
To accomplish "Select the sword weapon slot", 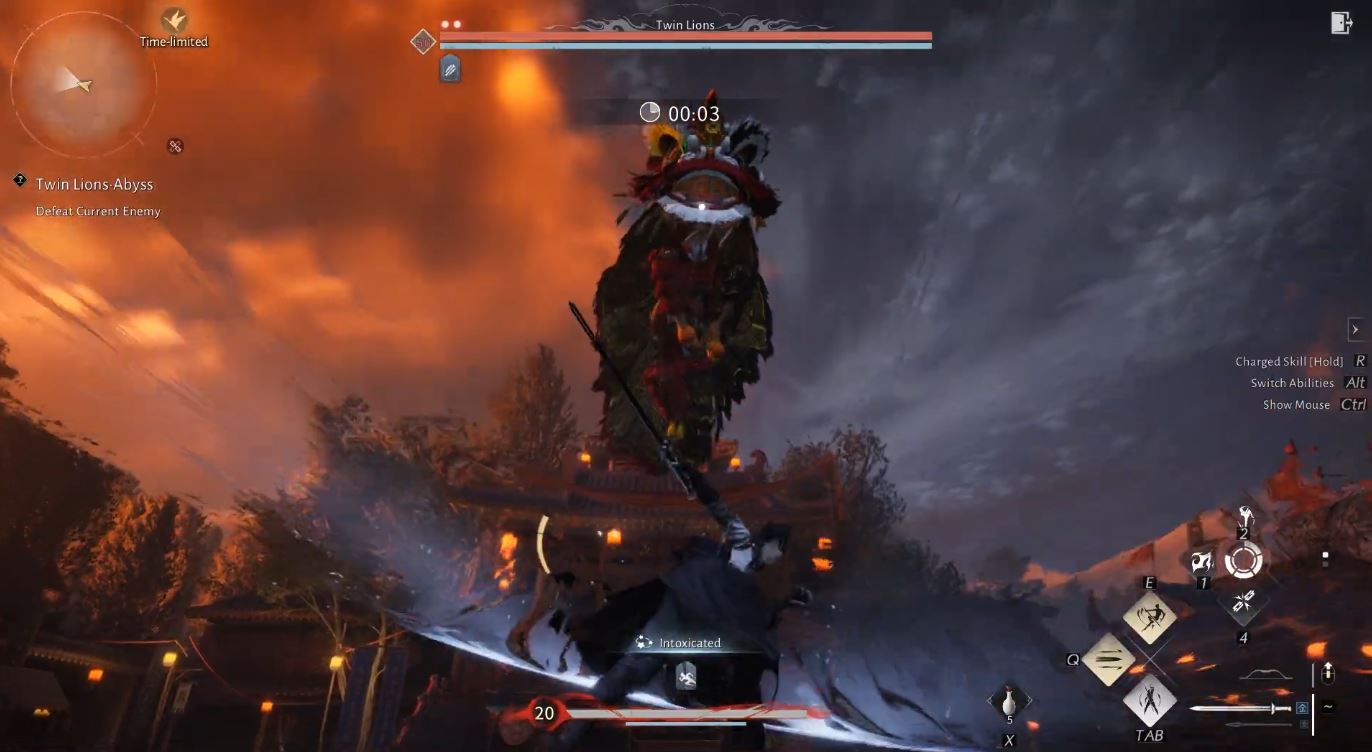I will [x=1240, y=709].
